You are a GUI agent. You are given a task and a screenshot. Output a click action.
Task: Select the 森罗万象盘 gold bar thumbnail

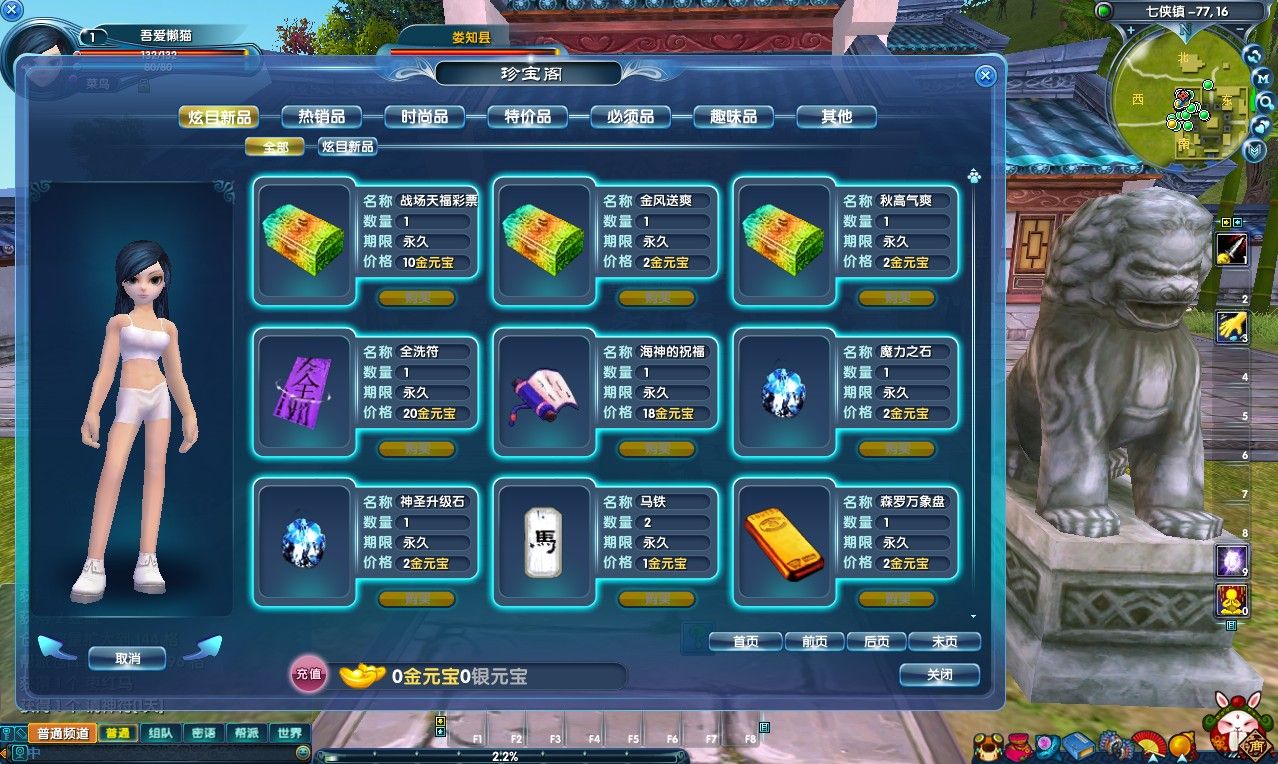pyautogui.click(x=783, y=541)
